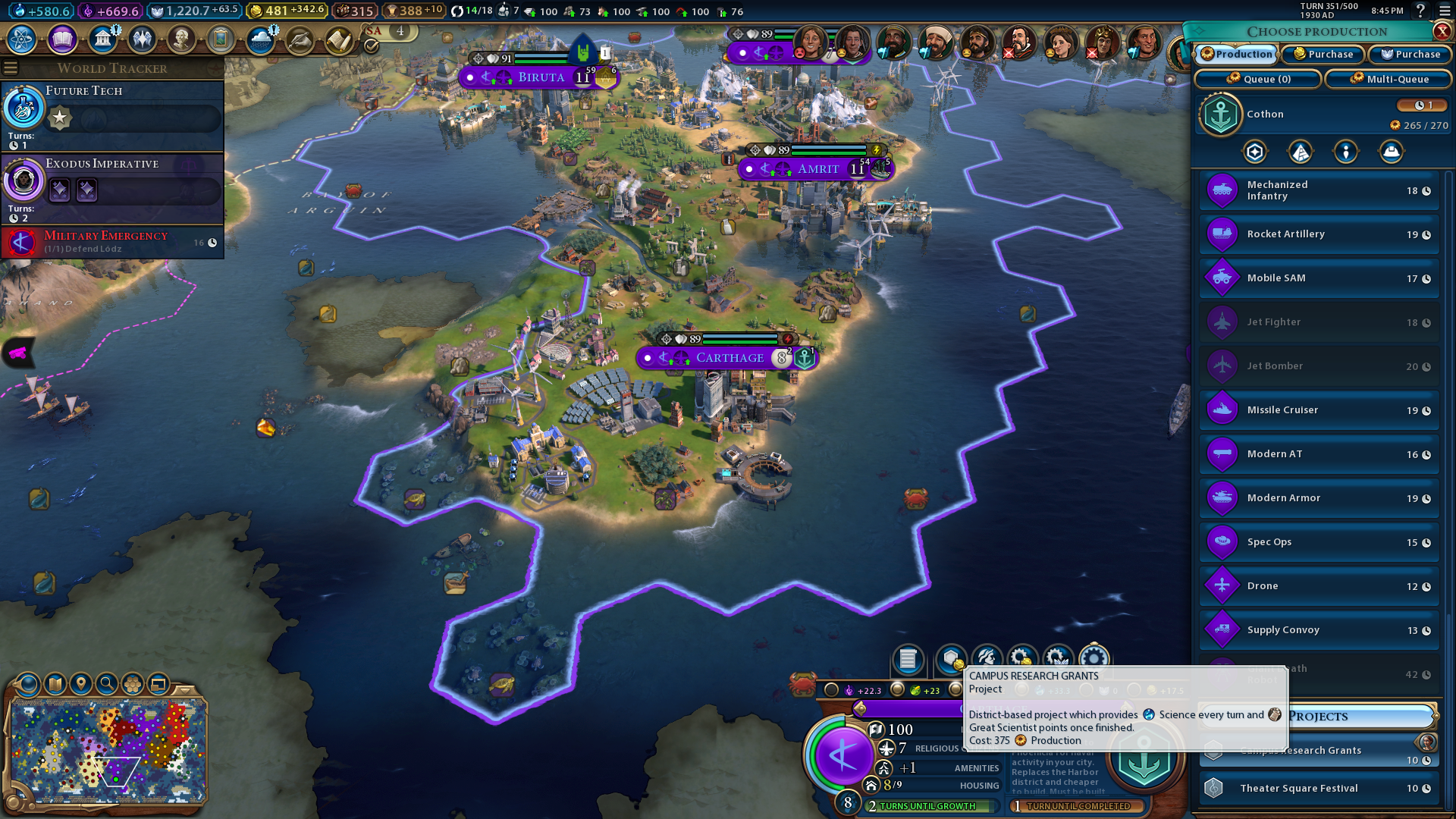Choose Mechanized Infantry to produce
This screenshot has height=819, width=1456.
click(1319, 190)
